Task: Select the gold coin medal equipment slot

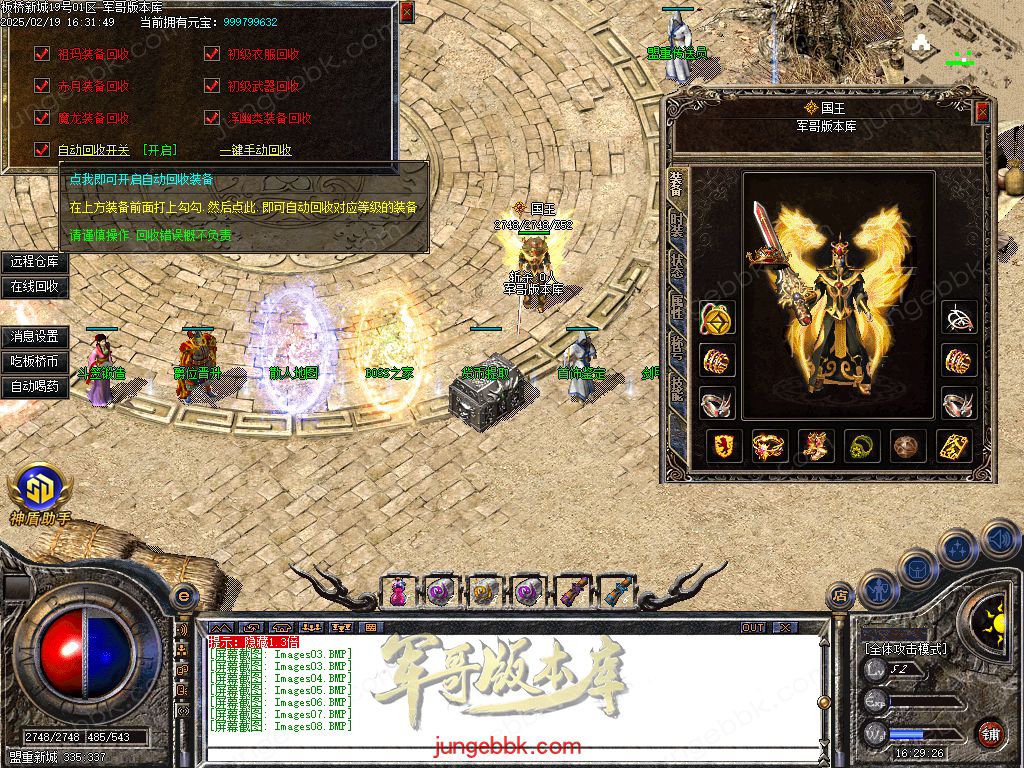Action: [717, 319]
